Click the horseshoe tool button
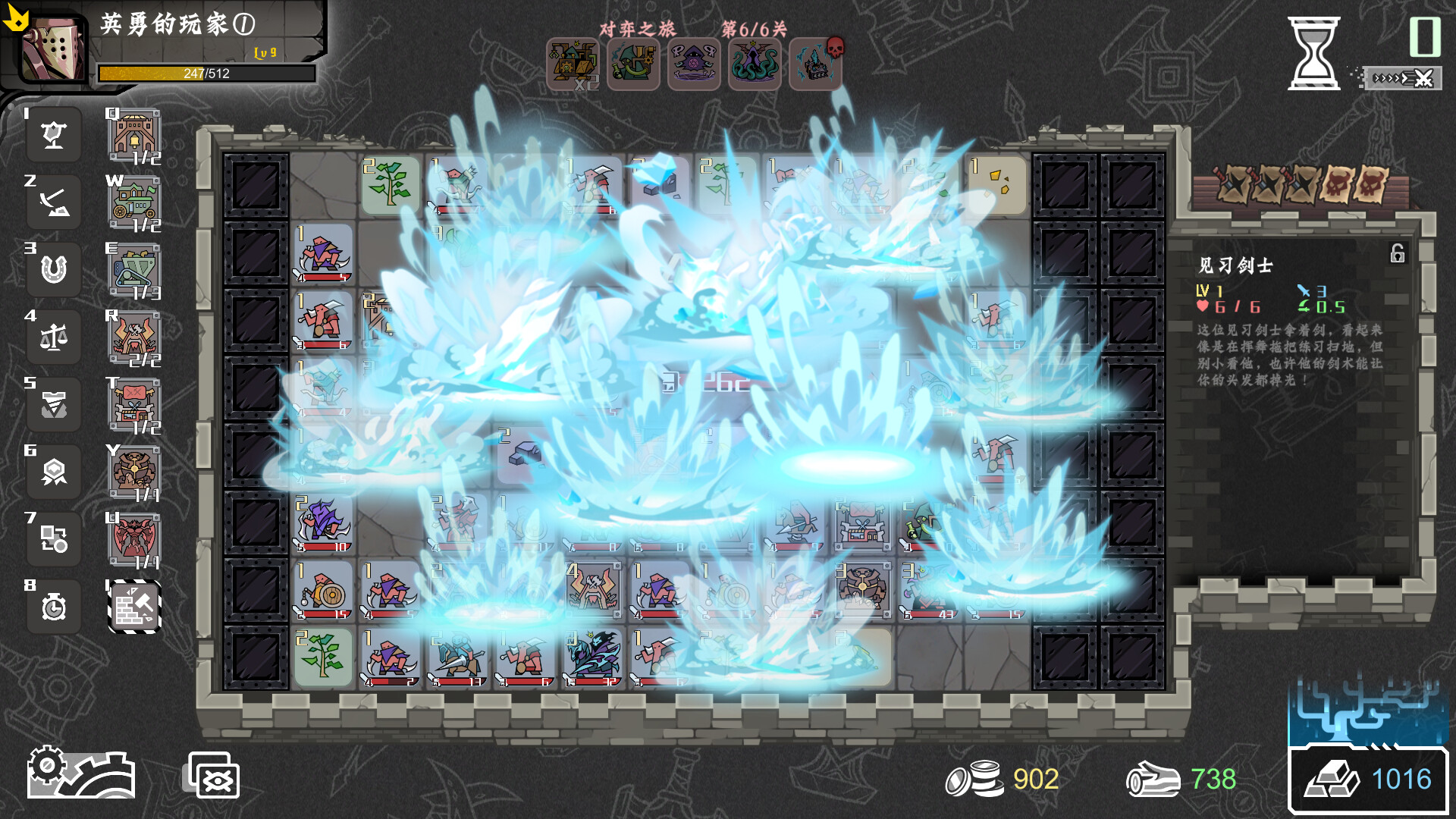Image resolution: width=1456 pixels, height=819 pixels. click(54, 270)
